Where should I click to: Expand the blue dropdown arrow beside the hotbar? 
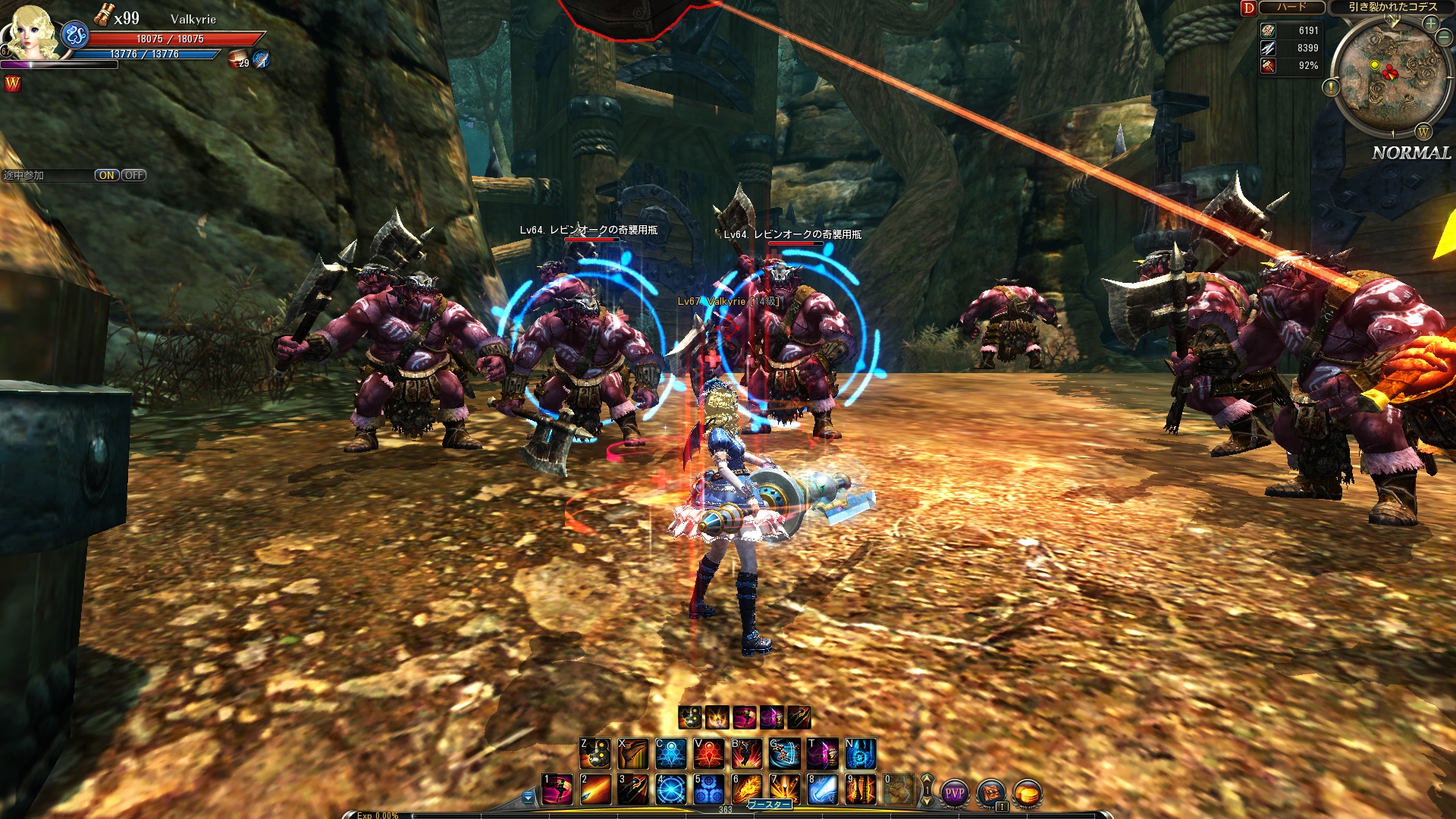[x=528, y=797]
